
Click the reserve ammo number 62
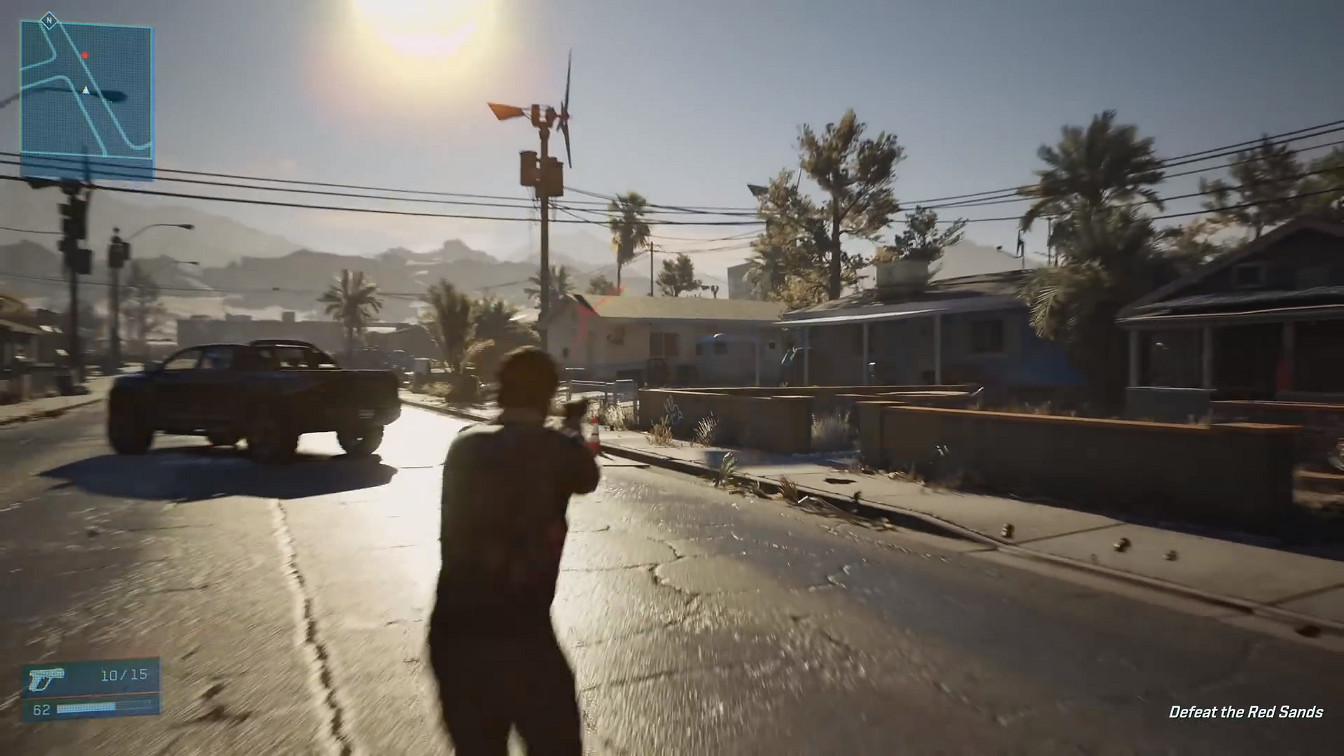pos(40,709)
